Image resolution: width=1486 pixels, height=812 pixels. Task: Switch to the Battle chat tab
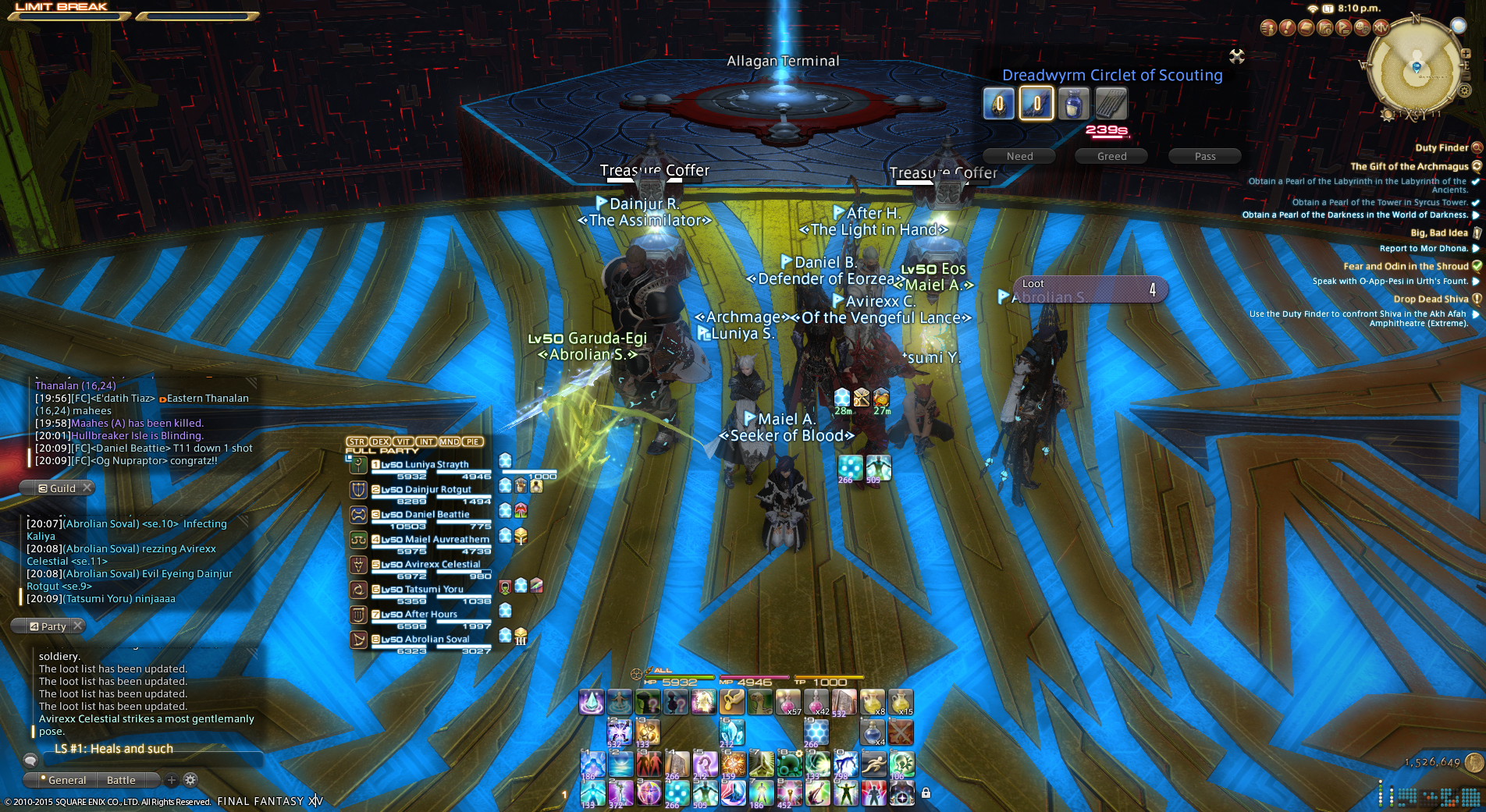coord(121,780)
